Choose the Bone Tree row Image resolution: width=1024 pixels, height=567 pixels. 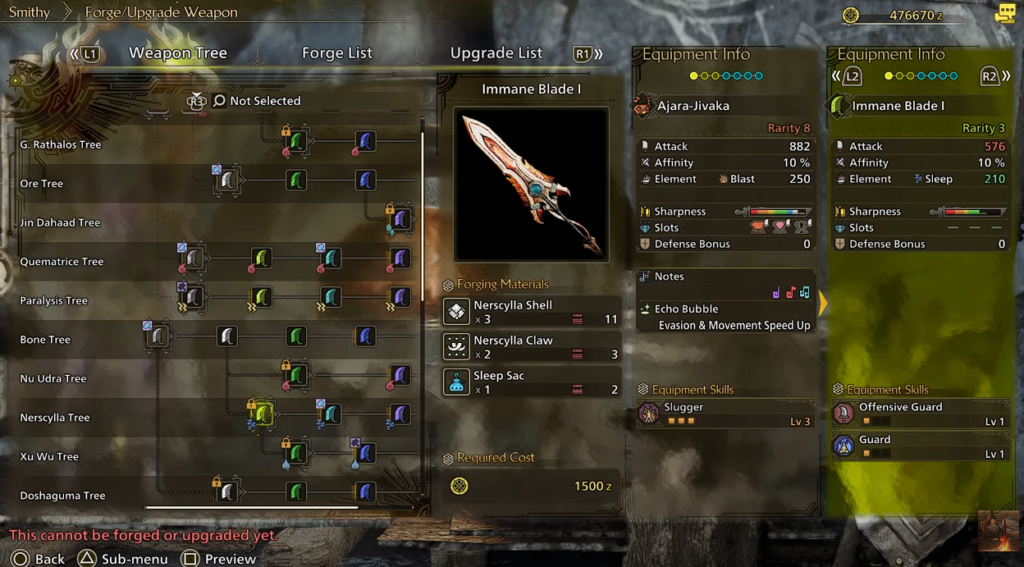click(x=45, y=340)
